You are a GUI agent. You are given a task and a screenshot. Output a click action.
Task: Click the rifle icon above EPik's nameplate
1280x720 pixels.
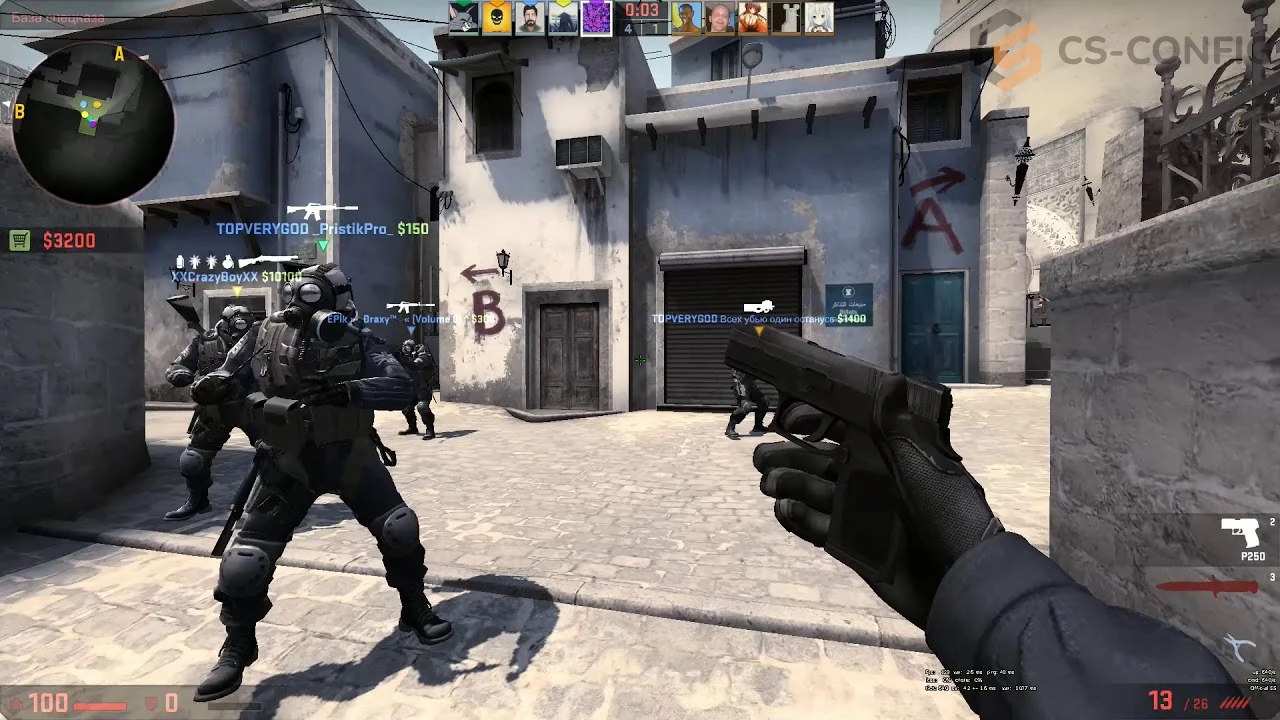click(411, 306)
